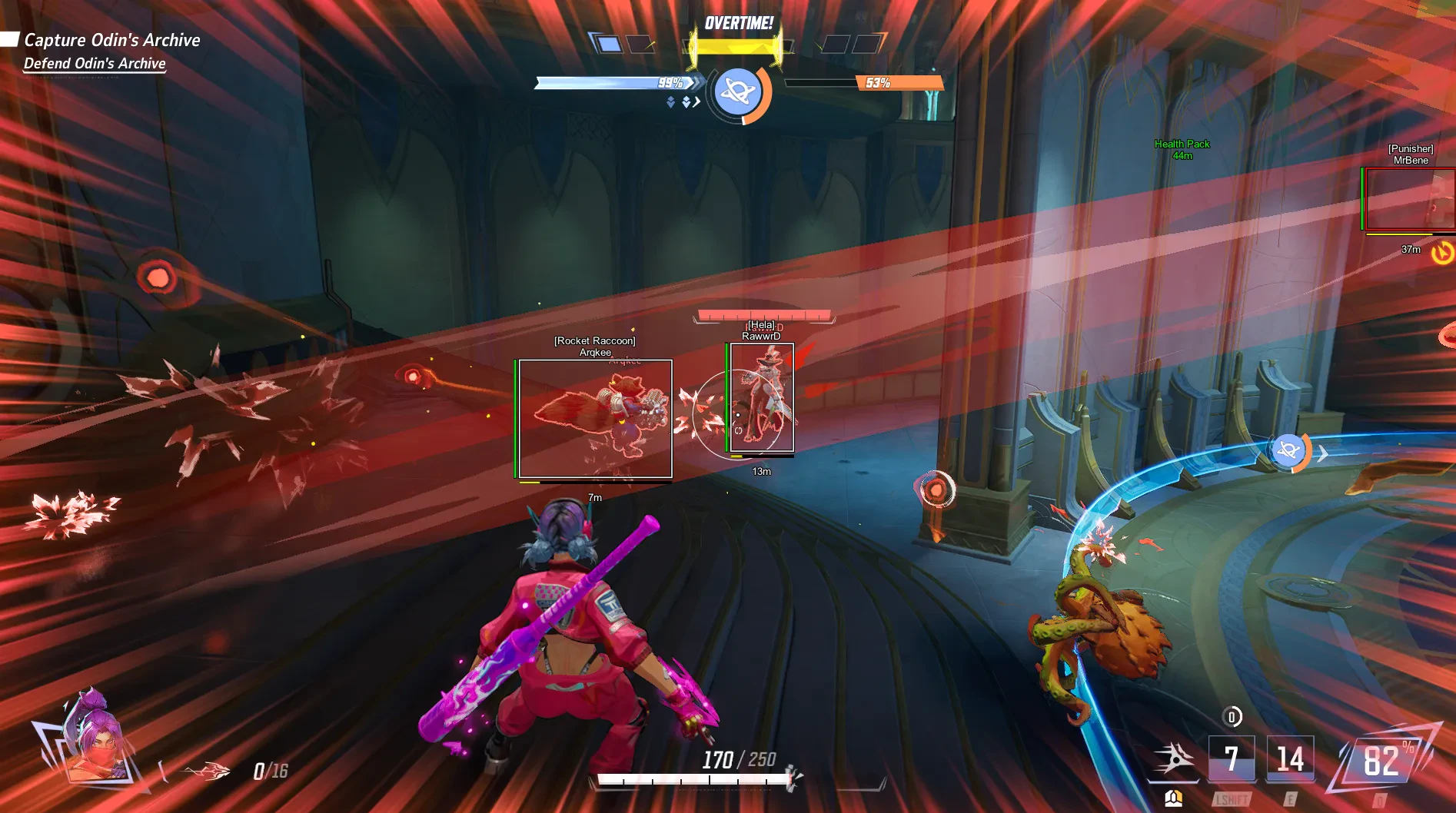Click the Psylocke hero portrait
Screen dimensions: 1456x813
(92, 739)
